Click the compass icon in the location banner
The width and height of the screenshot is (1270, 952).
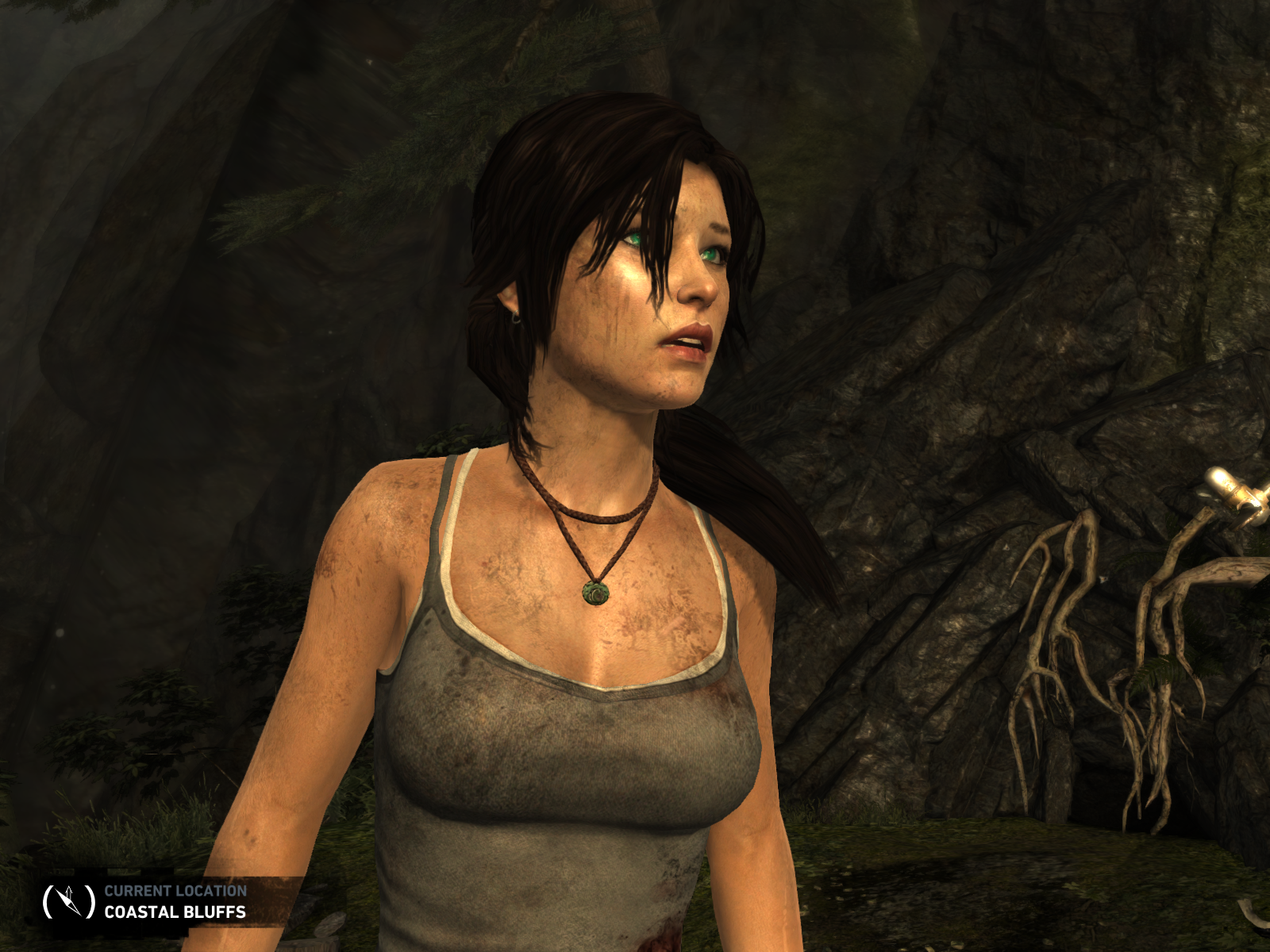click(68, 901)
